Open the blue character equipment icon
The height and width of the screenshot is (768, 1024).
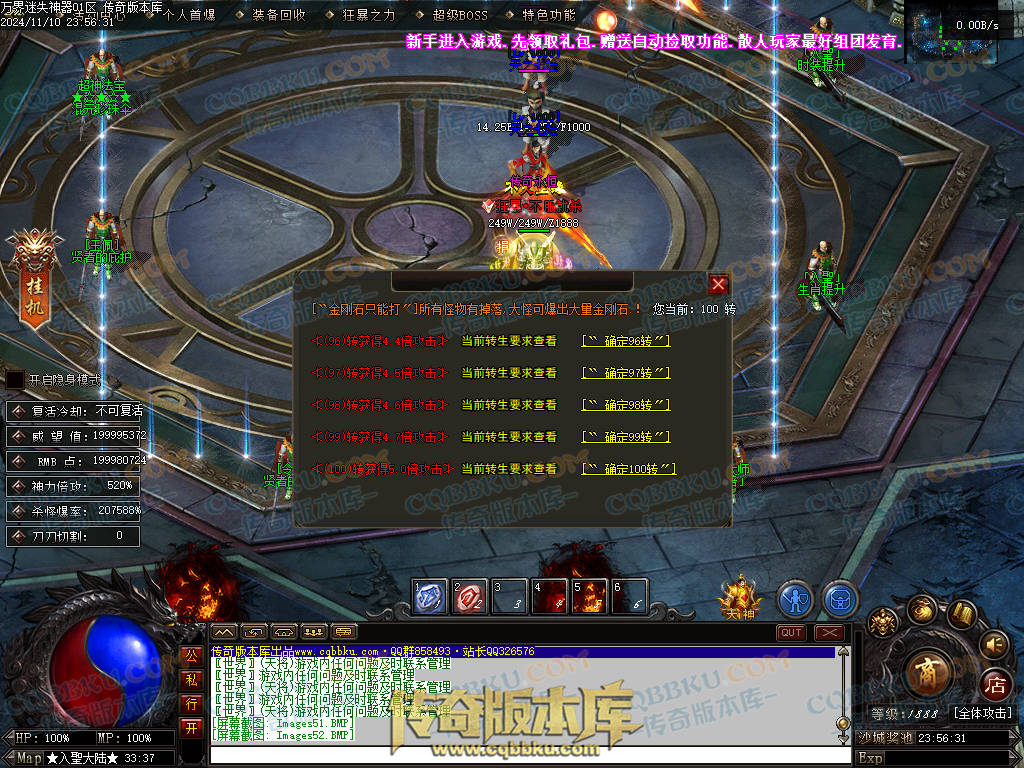pos(795,599)
